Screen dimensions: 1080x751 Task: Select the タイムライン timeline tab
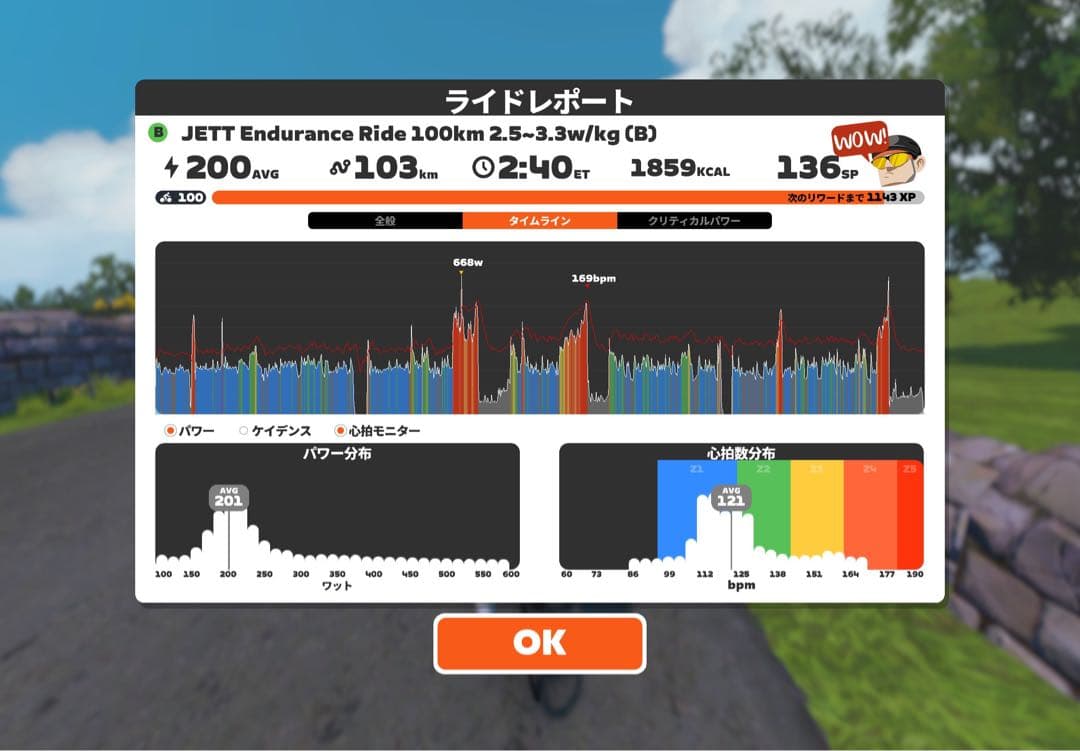[540, 221]
